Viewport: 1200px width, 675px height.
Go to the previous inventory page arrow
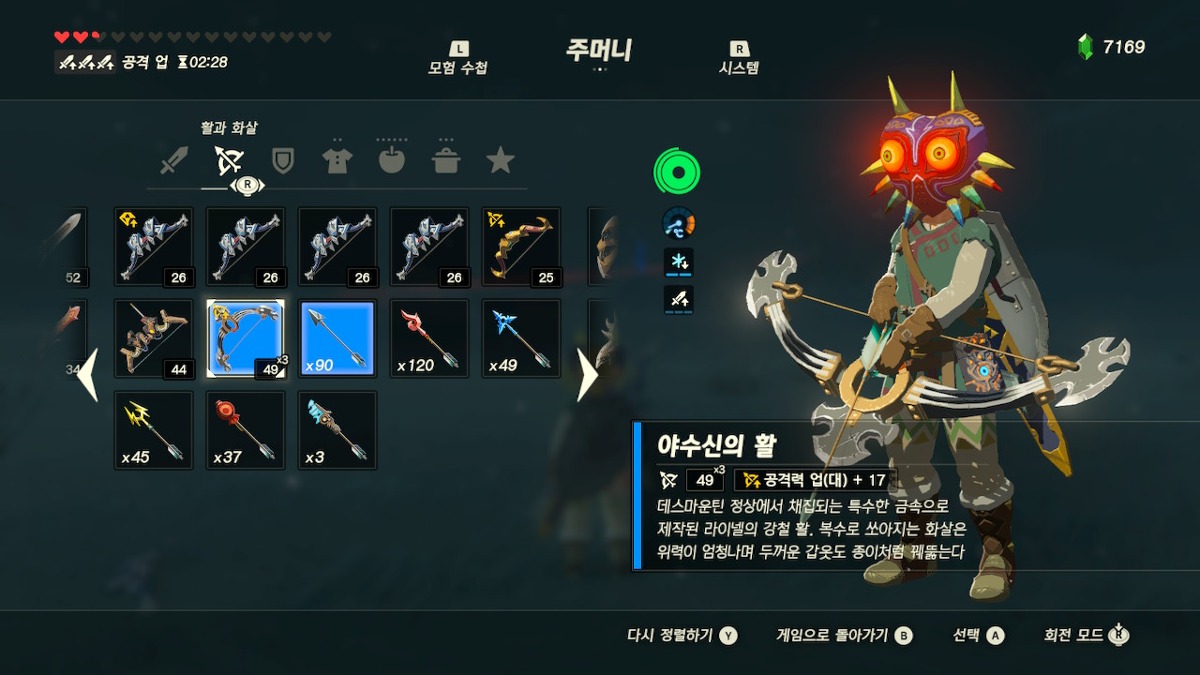(88, 375)
